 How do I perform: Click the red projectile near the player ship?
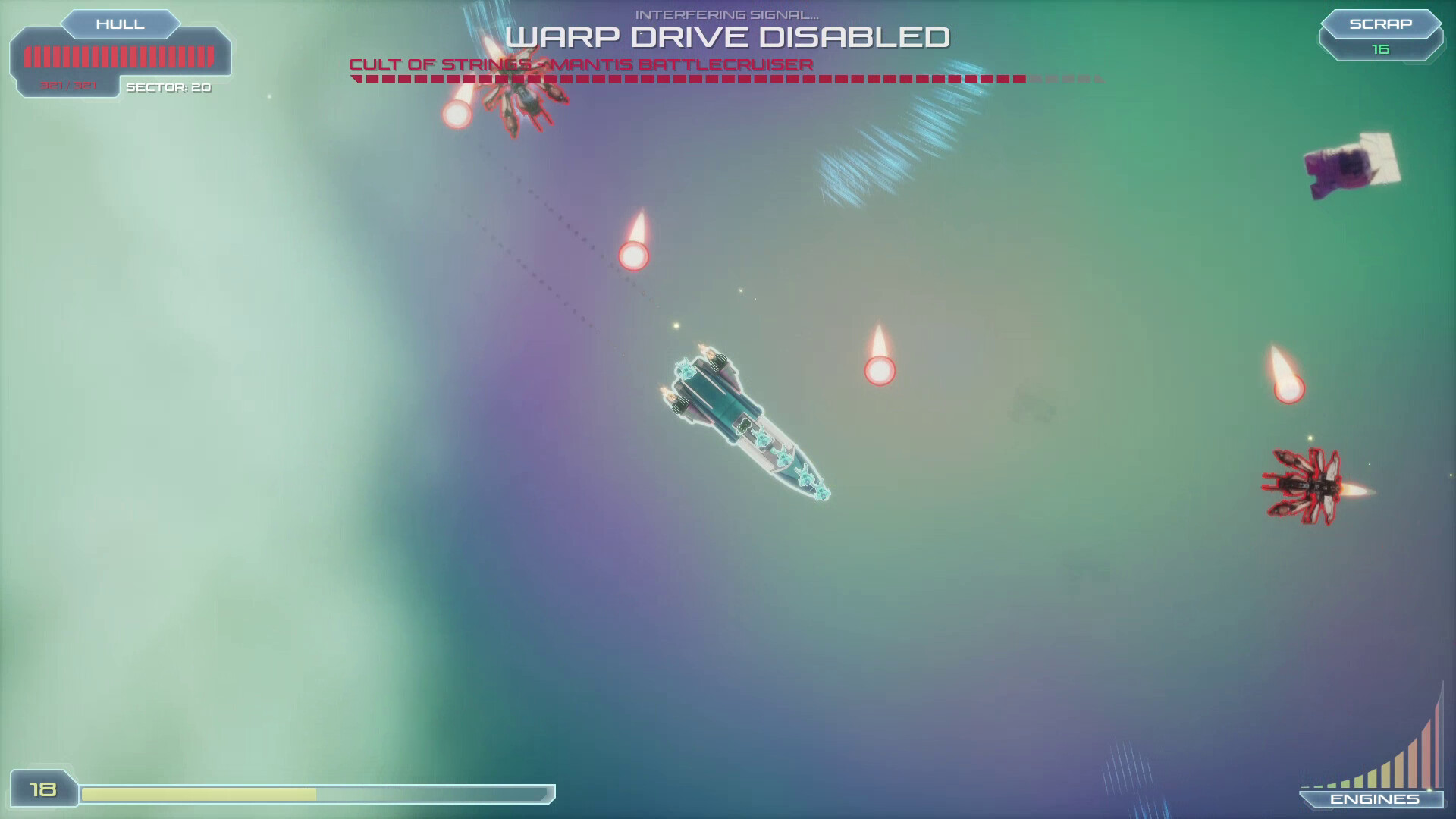[880, 370]
